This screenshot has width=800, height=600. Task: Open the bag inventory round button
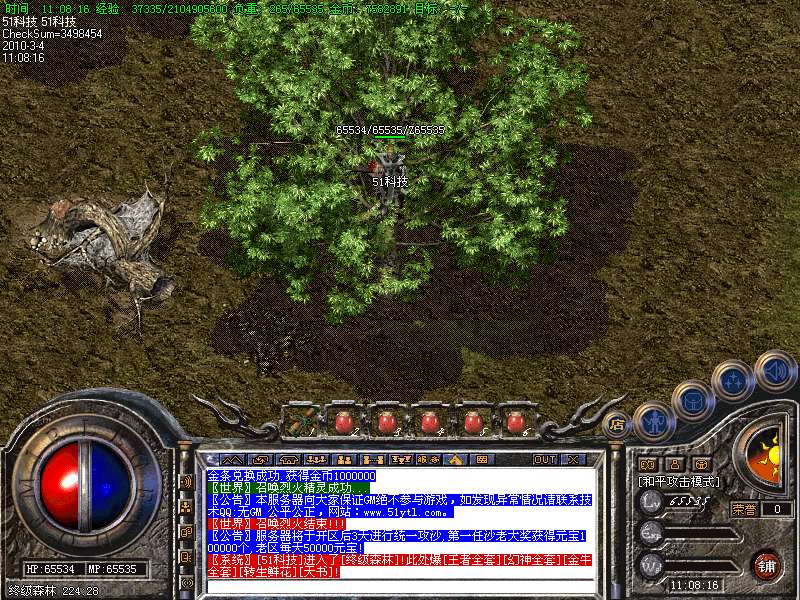point(692,399)
